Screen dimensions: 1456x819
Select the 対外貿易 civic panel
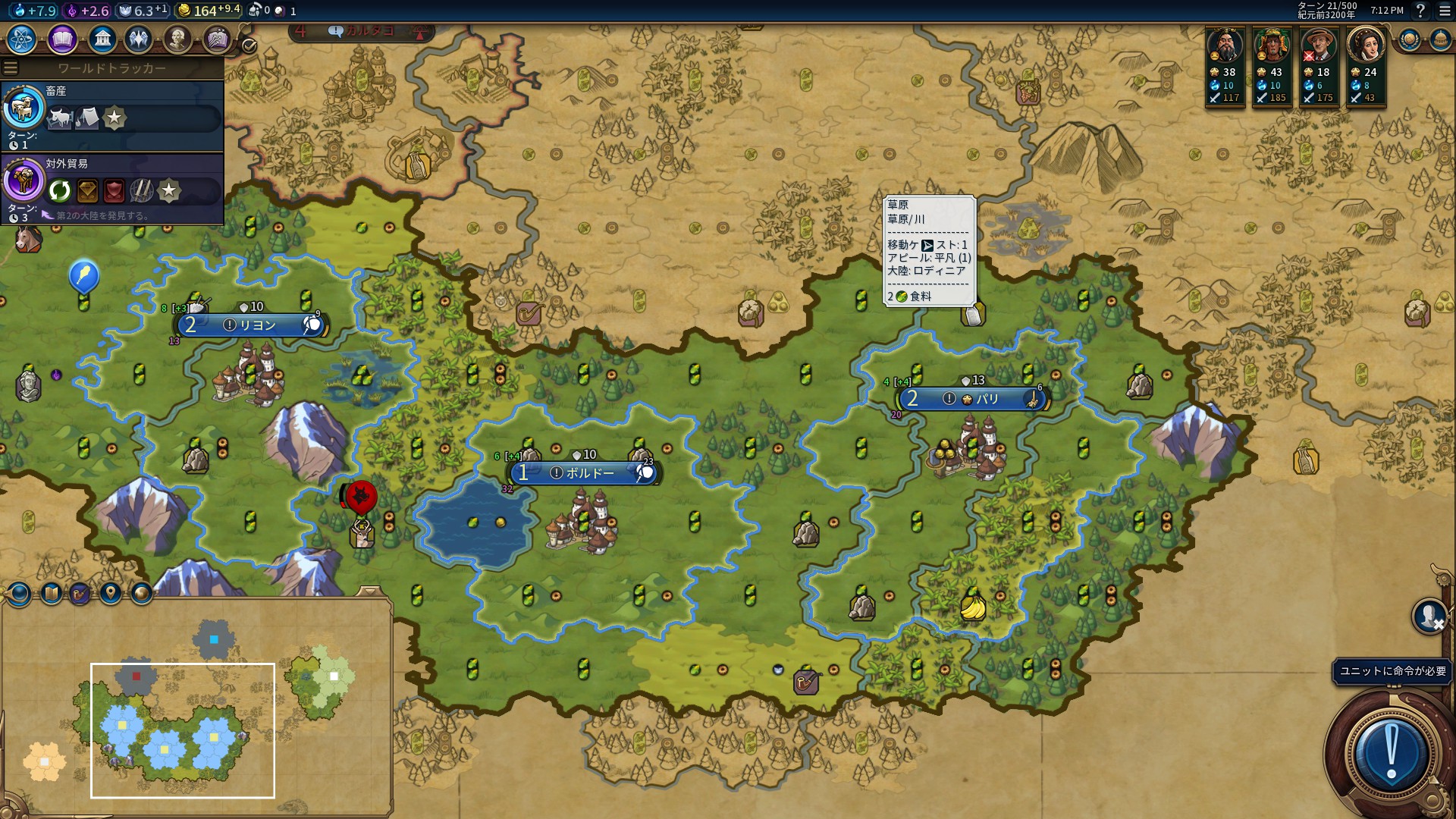coord(112,187)
